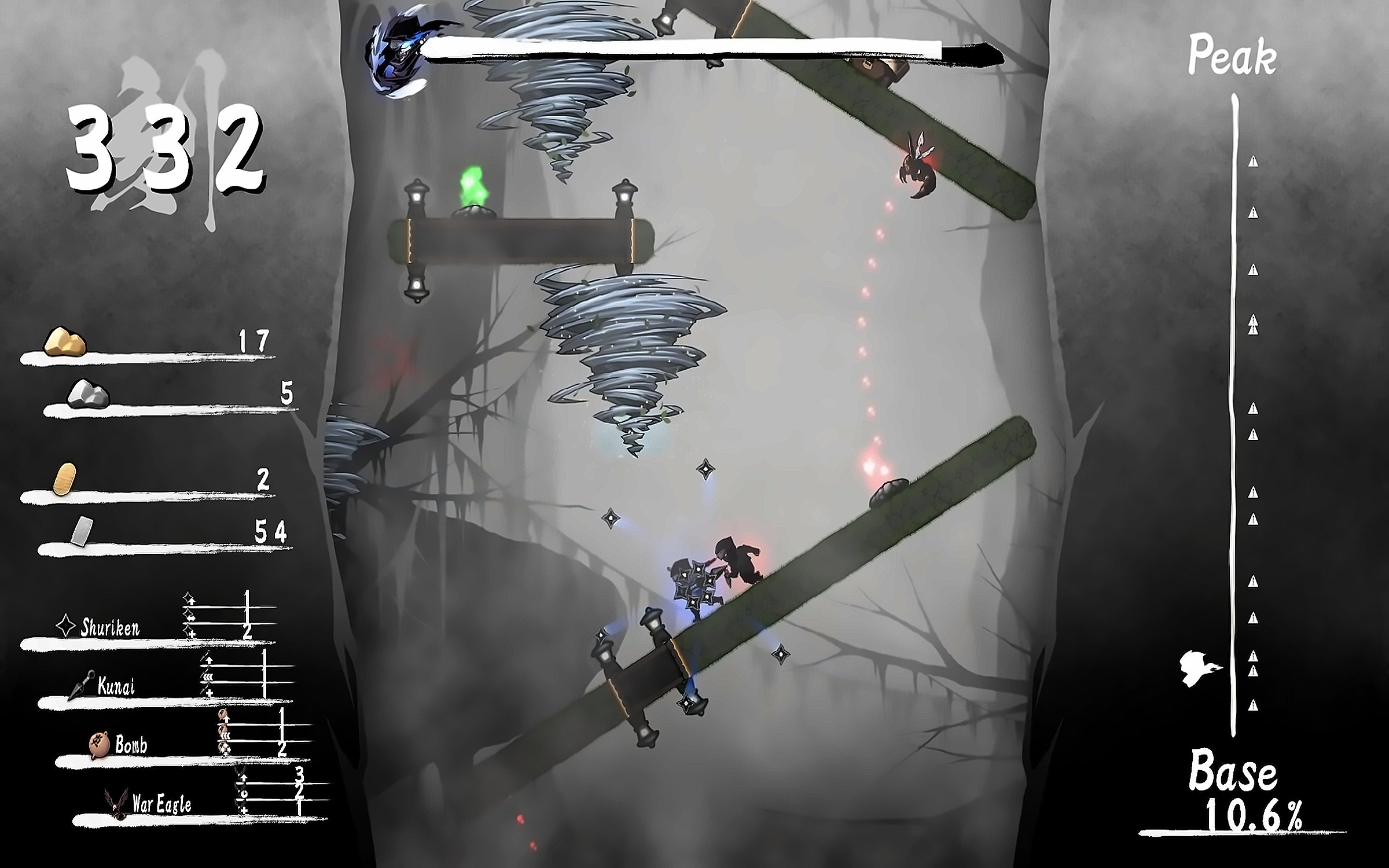This screenshot has height=868, width=1389.
Task: Click the white bird climb-progress marker
Action: [x=1199, y=668]
